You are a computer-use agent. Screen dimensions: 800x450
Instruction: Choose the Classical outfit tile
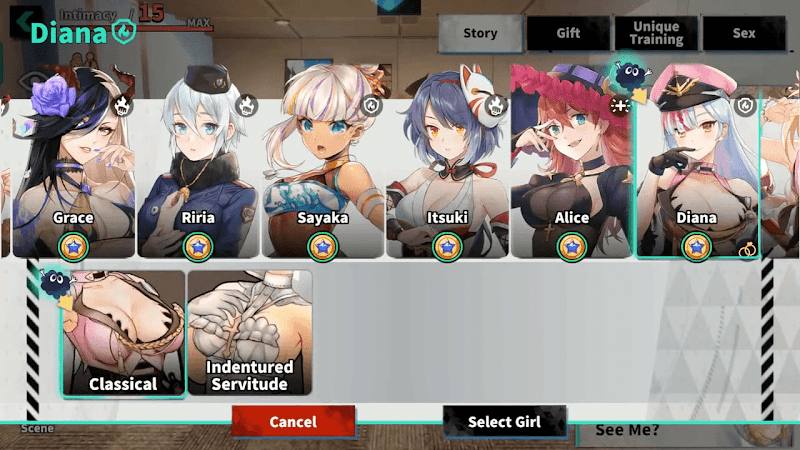pyautogui.click(x=123, y=333)
